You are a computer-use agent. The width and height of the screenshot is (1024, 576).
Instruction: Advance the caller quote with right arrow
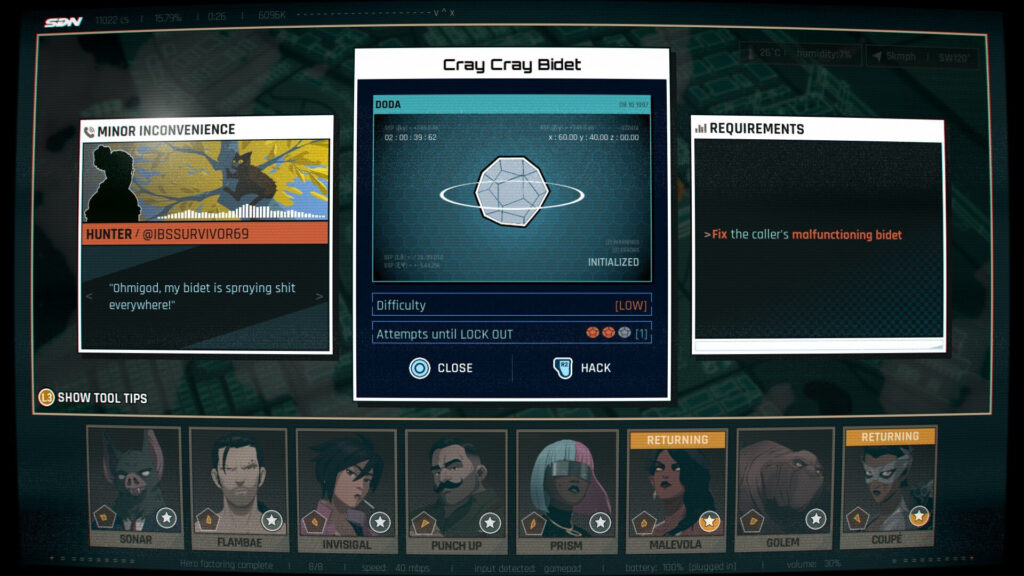point(320,296)
